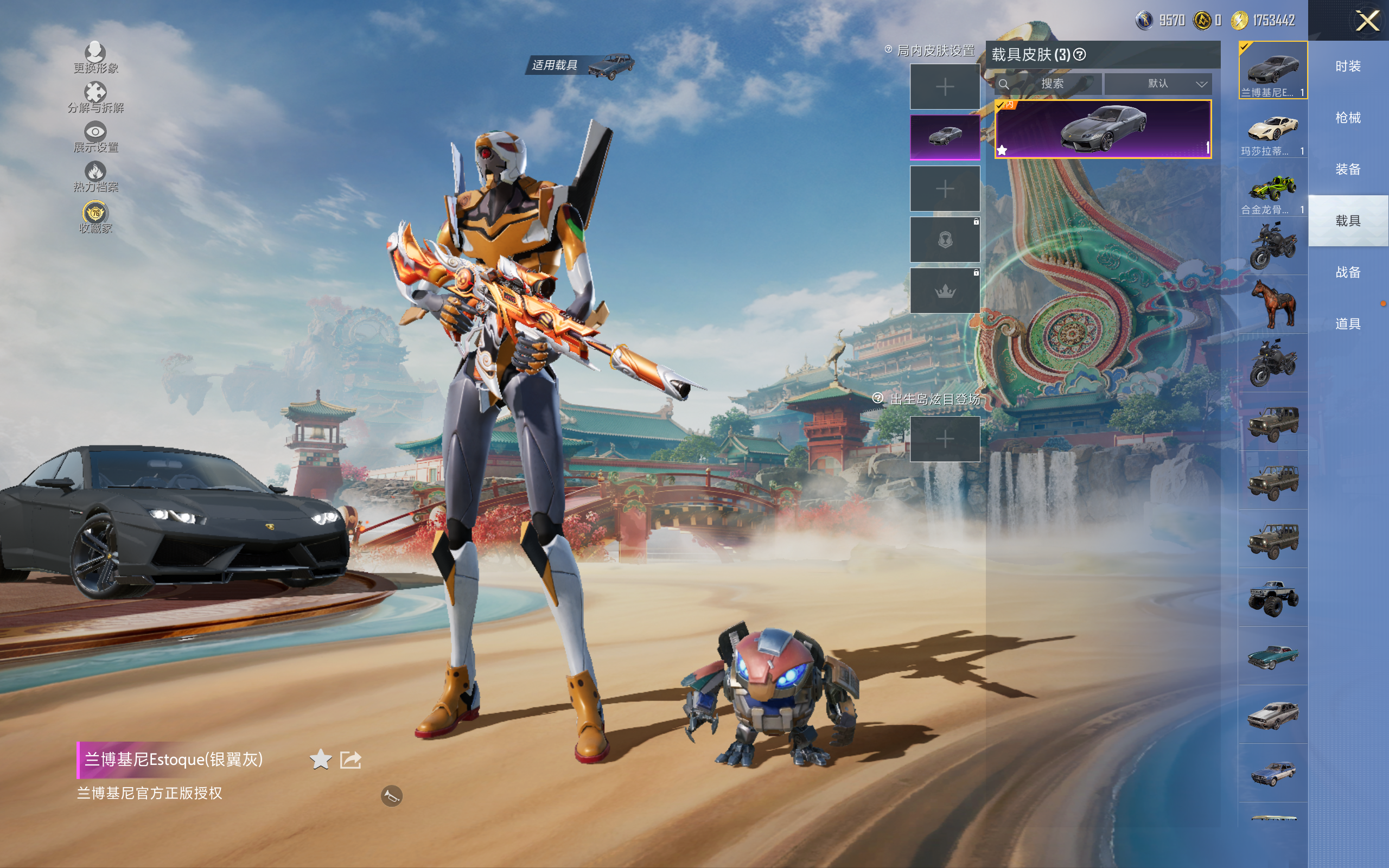Select the grey Lamborghini skin card
The image size is (1389, 868).
pyautogui.click(x=1103, y=129)
